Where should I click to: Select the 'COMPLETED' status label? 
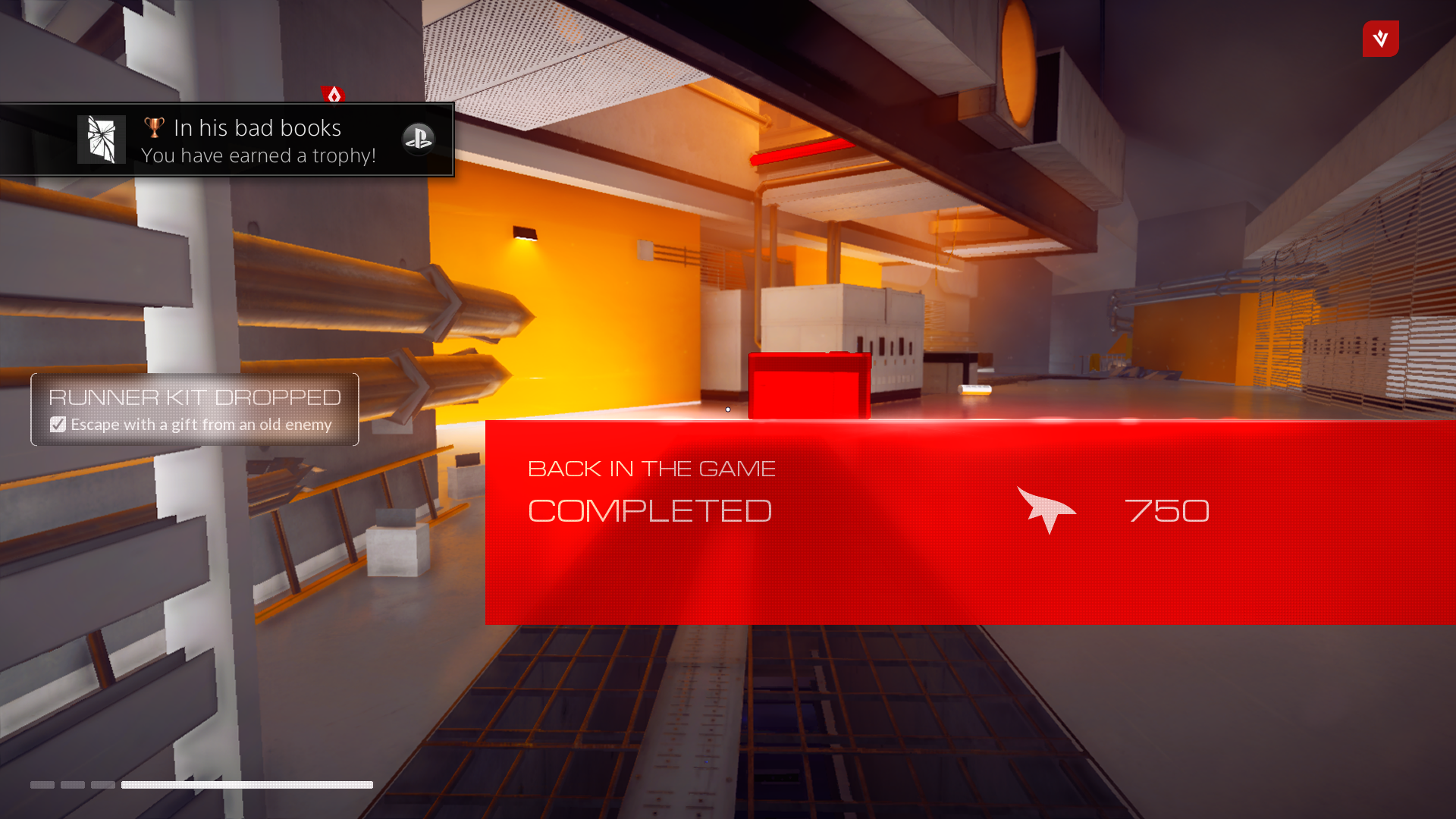click(649, 510)
